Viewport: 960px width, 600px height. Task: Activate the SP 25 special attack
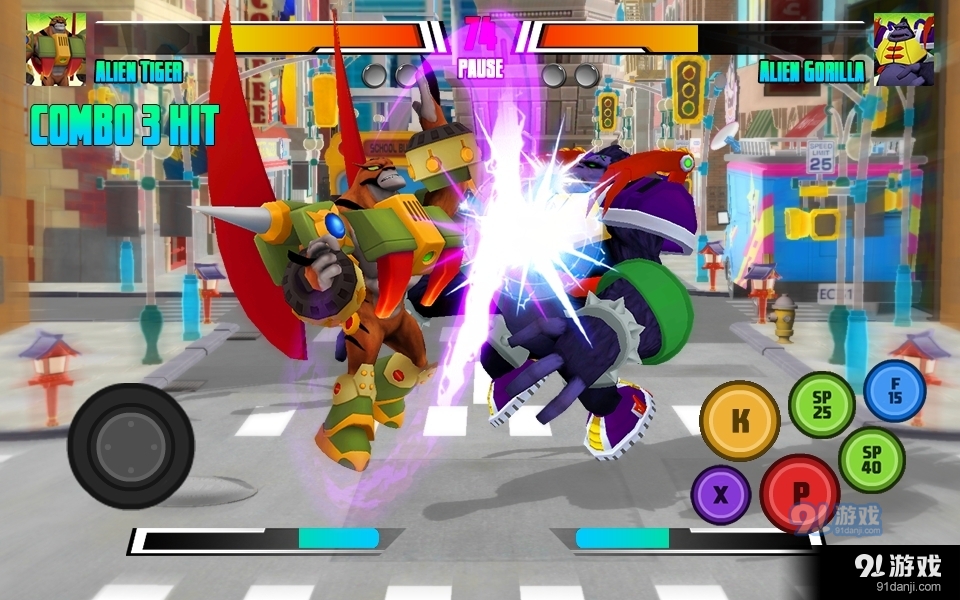click(x=821, y=405)
